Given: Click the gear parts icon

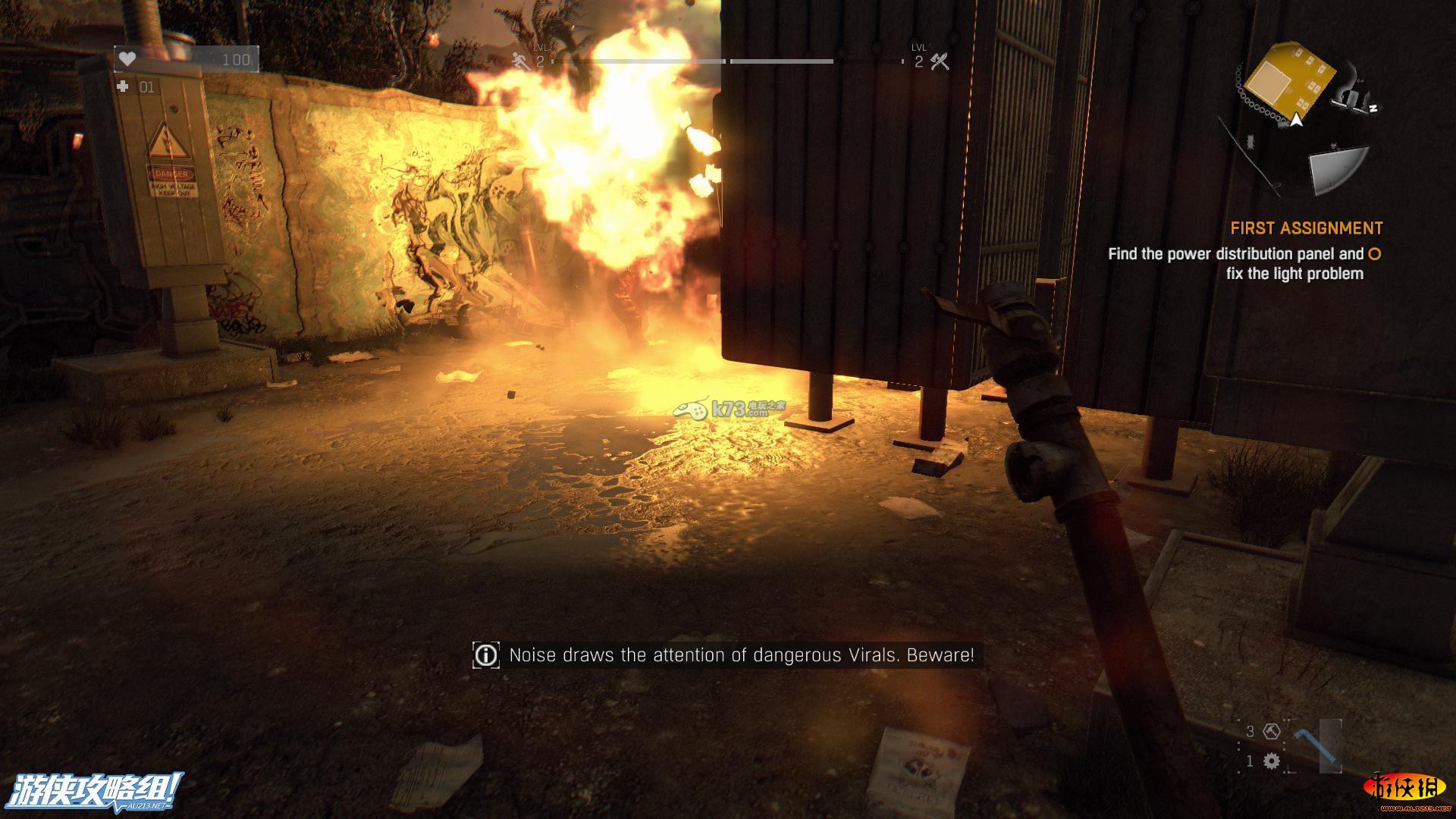Looking at the screenshot, I should (1272, 761).
